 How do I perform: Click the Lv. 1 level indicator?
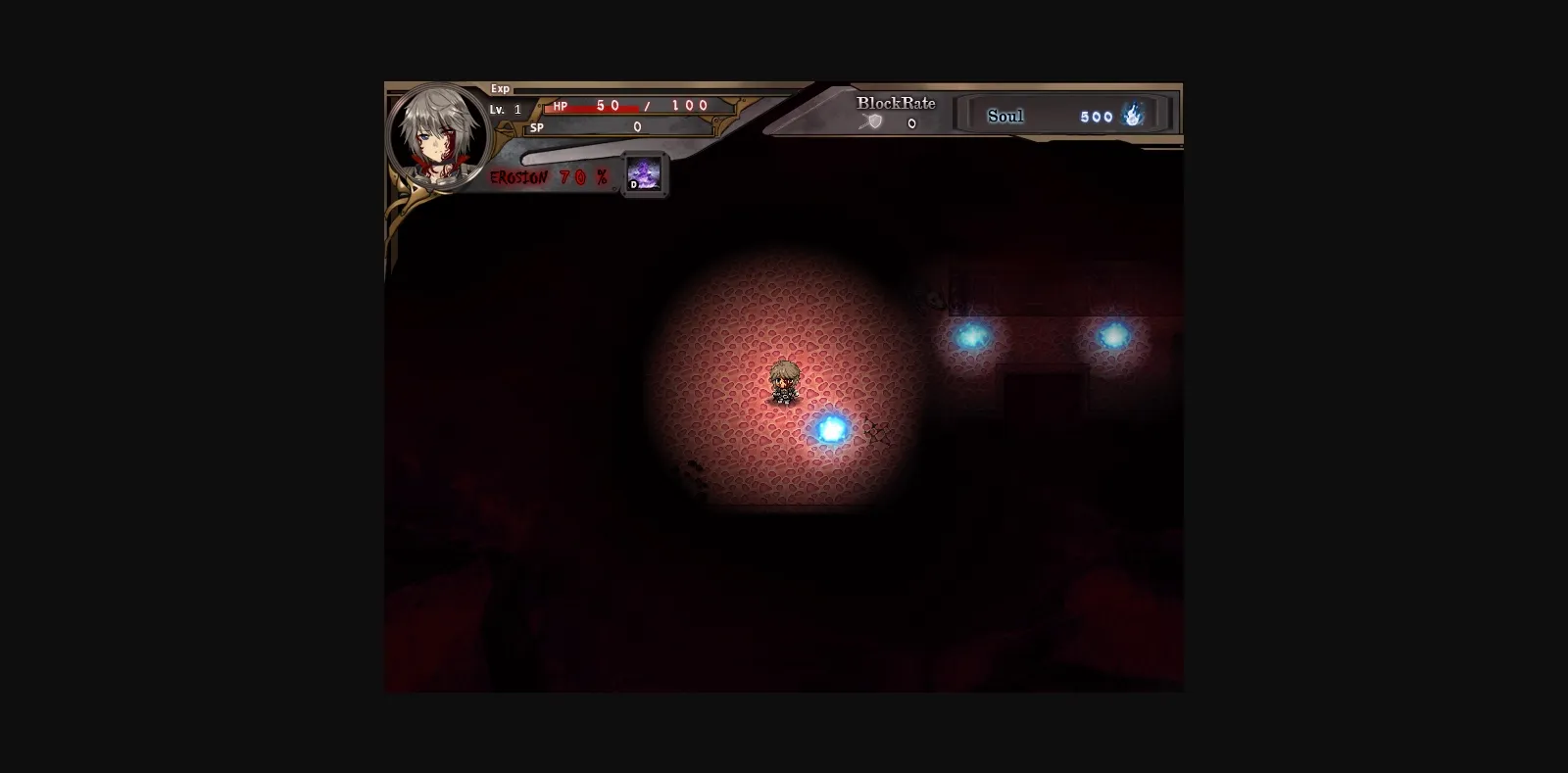[x=503, y=108]
